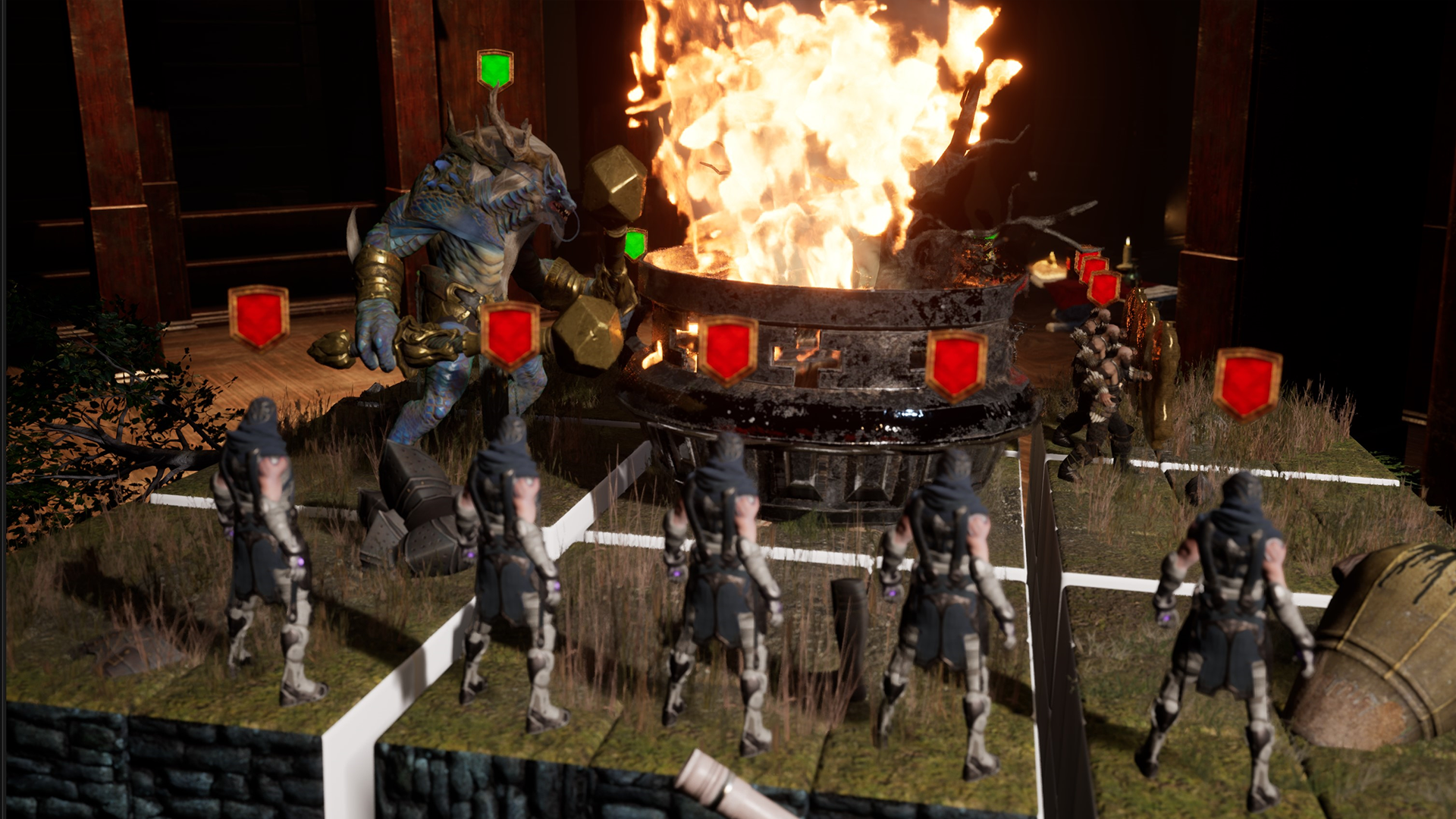
Task: Click the green shield beside the beast's hammer
Action: (x=632, y=246)
